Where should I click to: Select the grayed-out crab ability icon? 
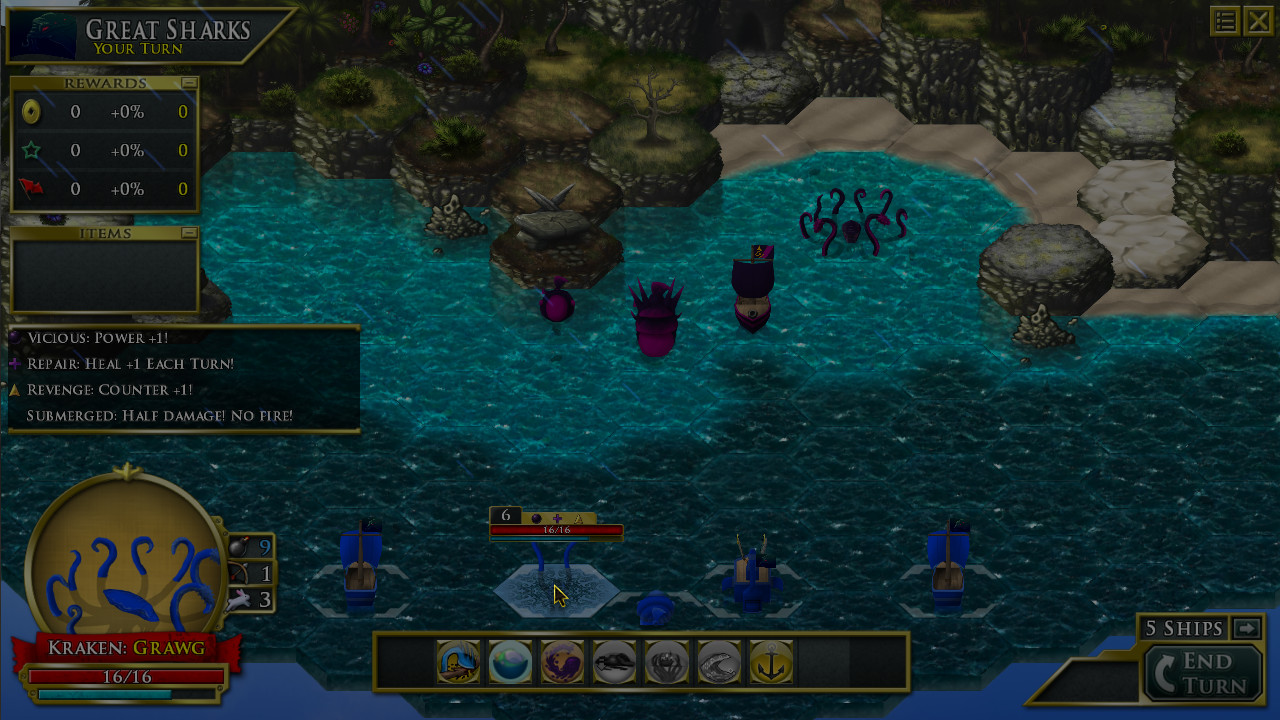click(x=667, y=662)
